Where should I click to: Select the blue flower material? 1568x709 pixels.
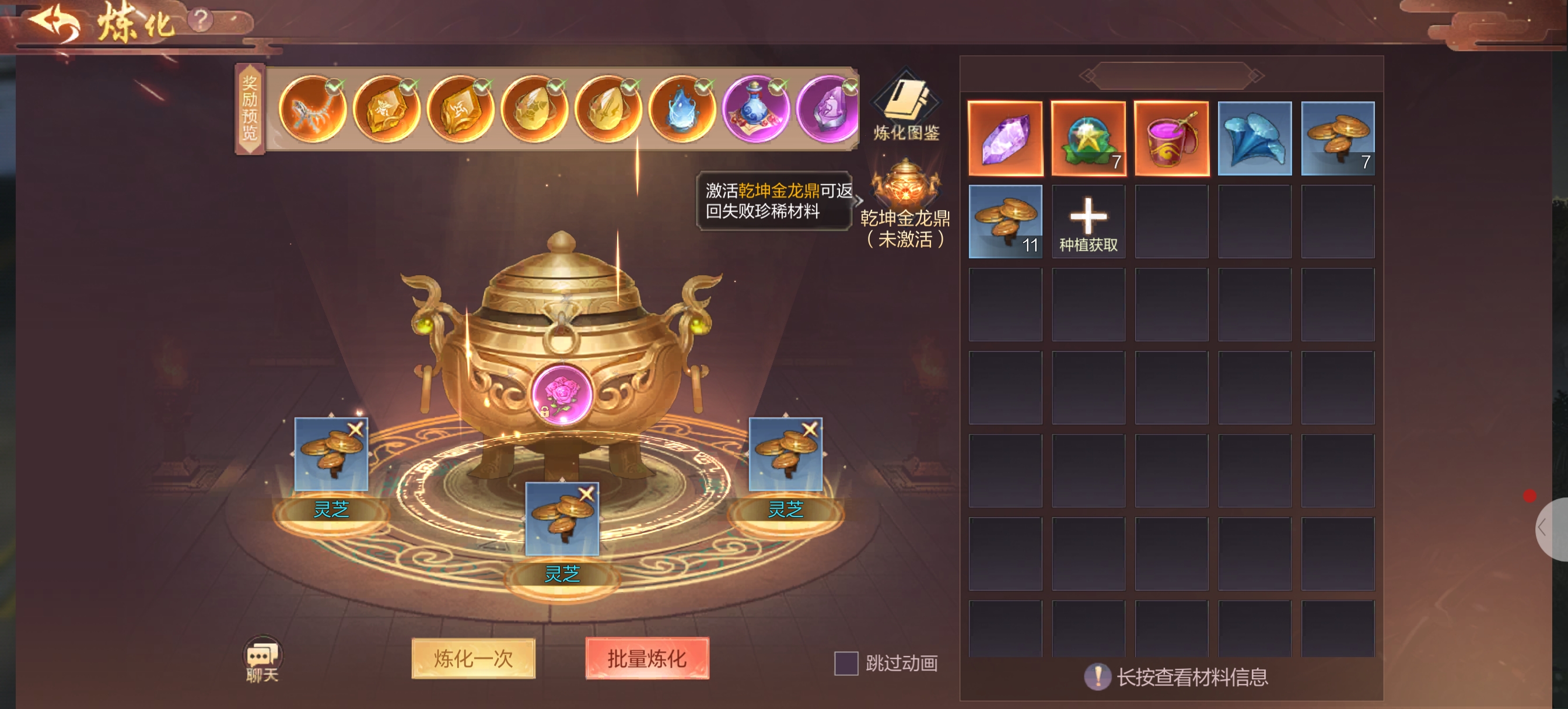pos(1255,139)
